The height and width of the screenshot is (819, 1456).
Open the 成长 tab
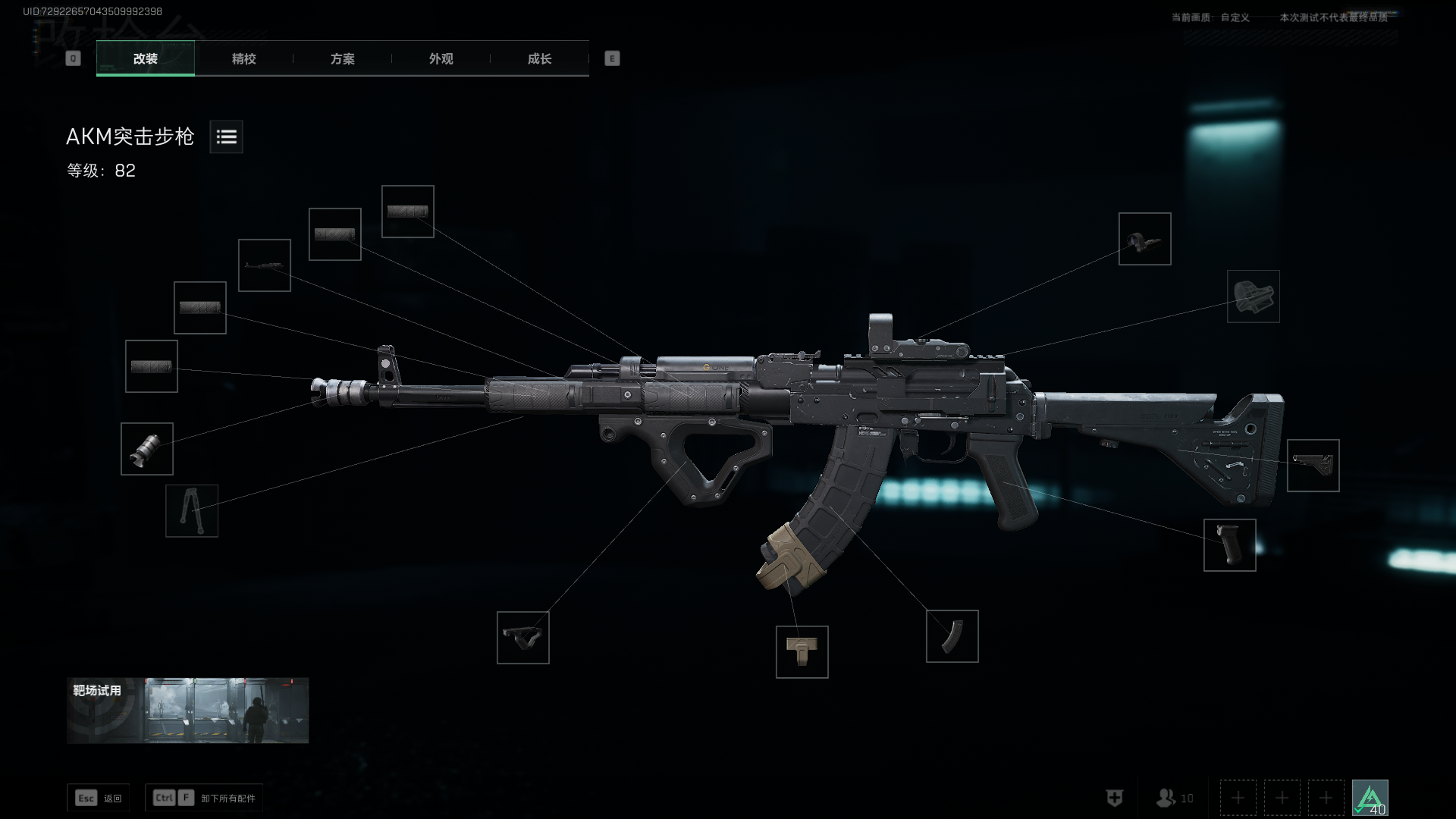(539, 58)
